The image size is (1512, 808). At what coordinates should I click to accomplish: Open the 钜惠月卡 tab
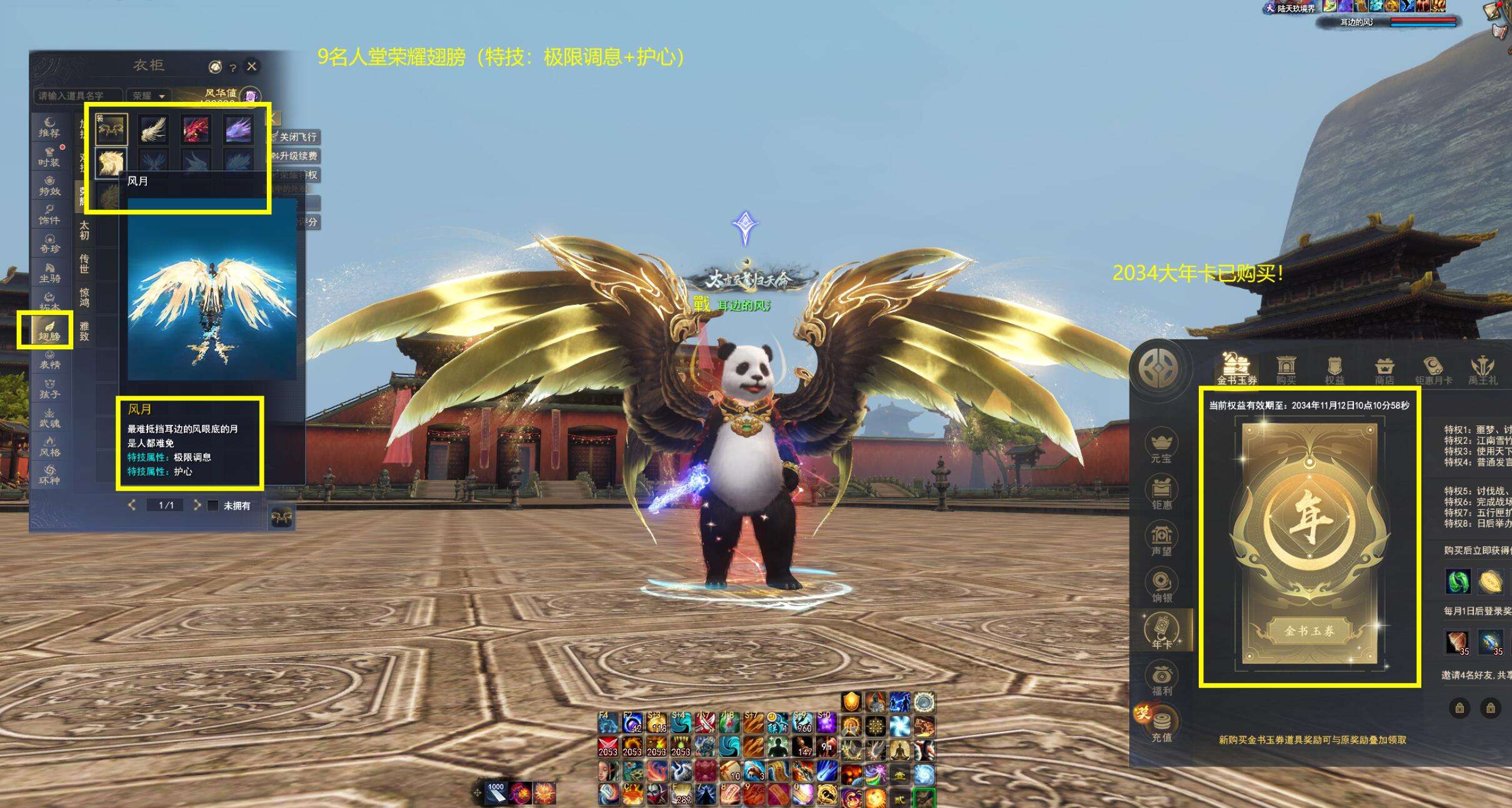[x=1433, y=369]
